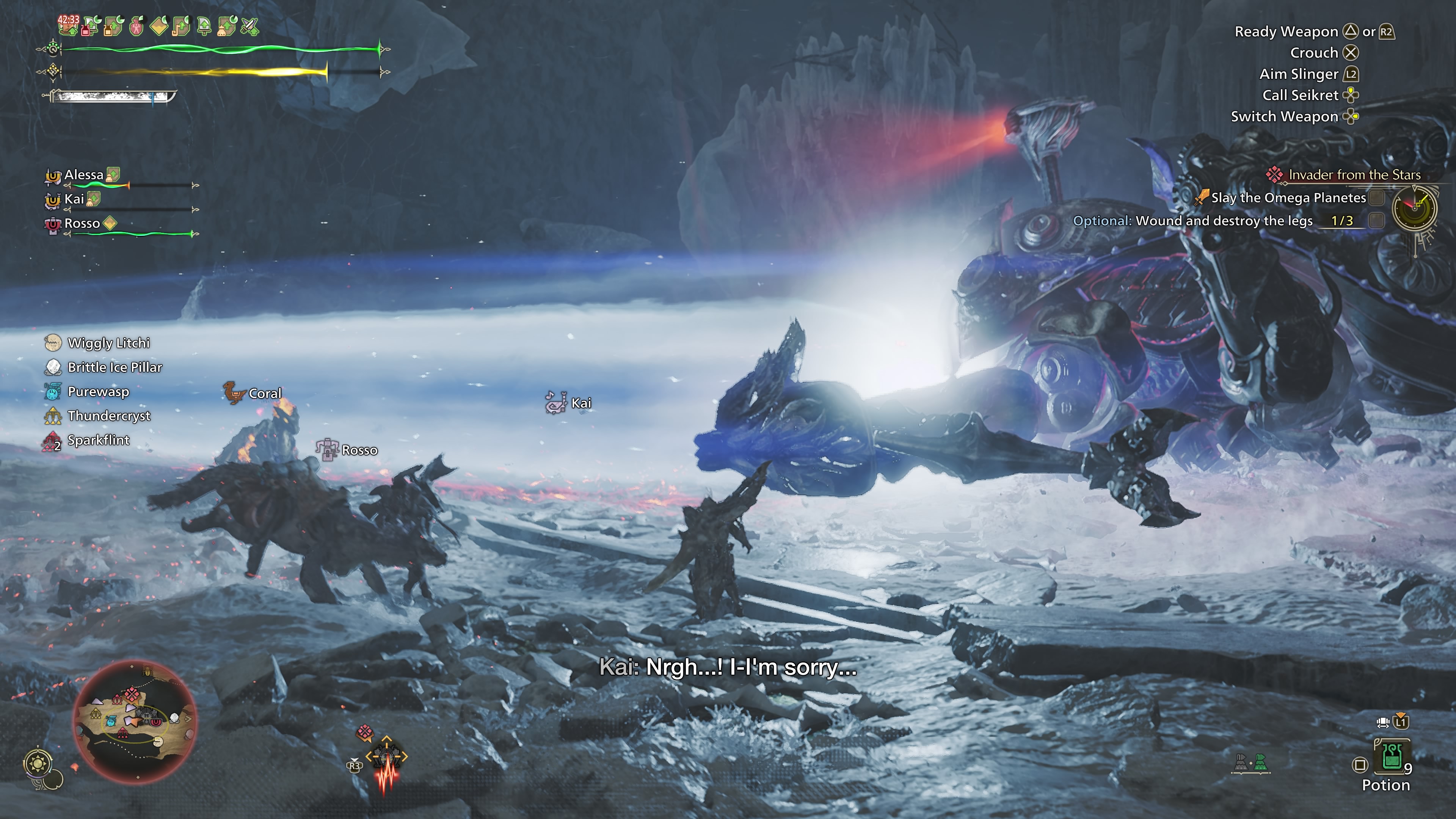
Task: Pick the Purewasp entry
Action: click(98, 392)
